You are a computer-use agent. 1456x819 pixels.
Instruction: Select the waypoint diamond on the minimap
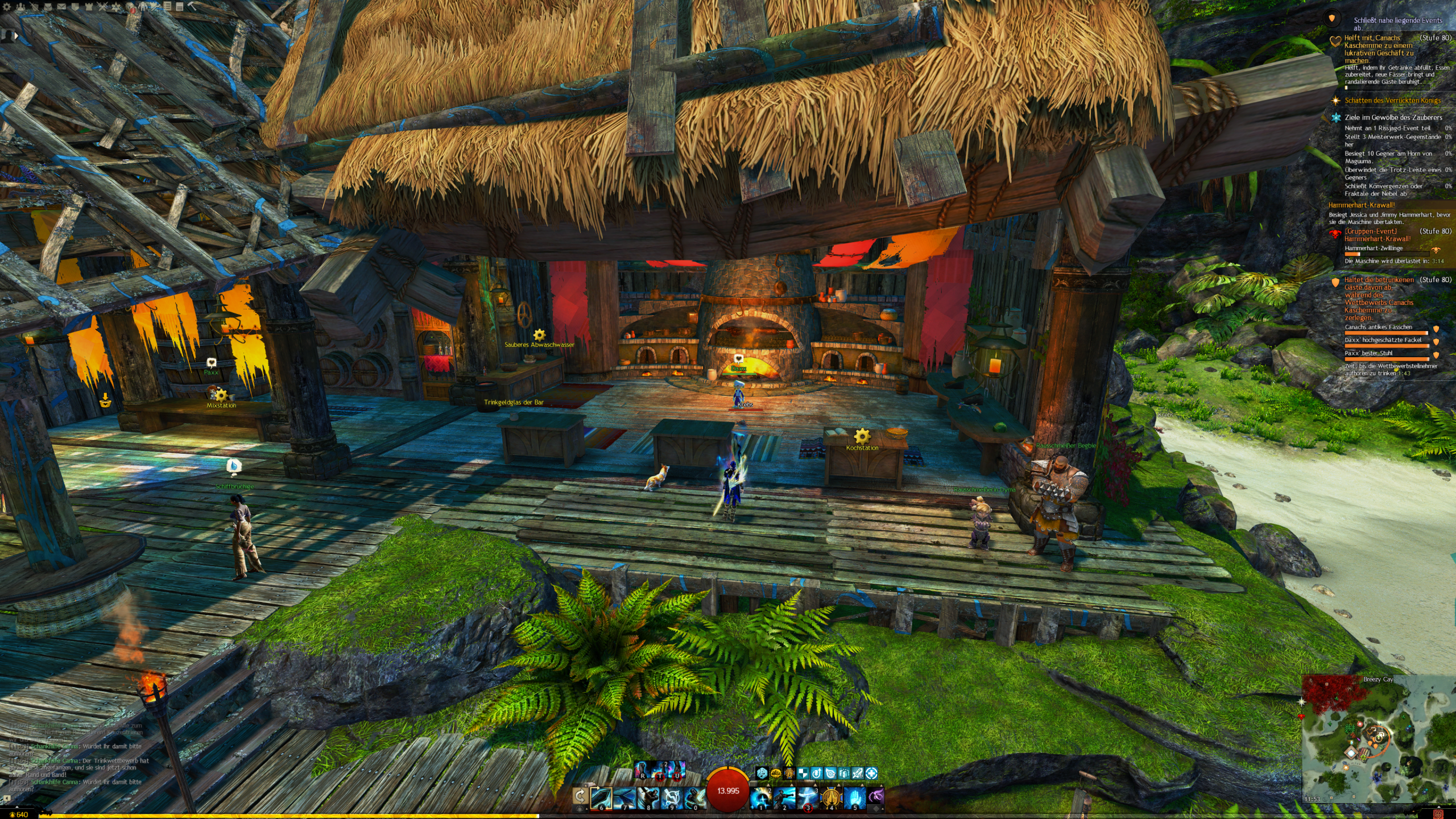1351,752
